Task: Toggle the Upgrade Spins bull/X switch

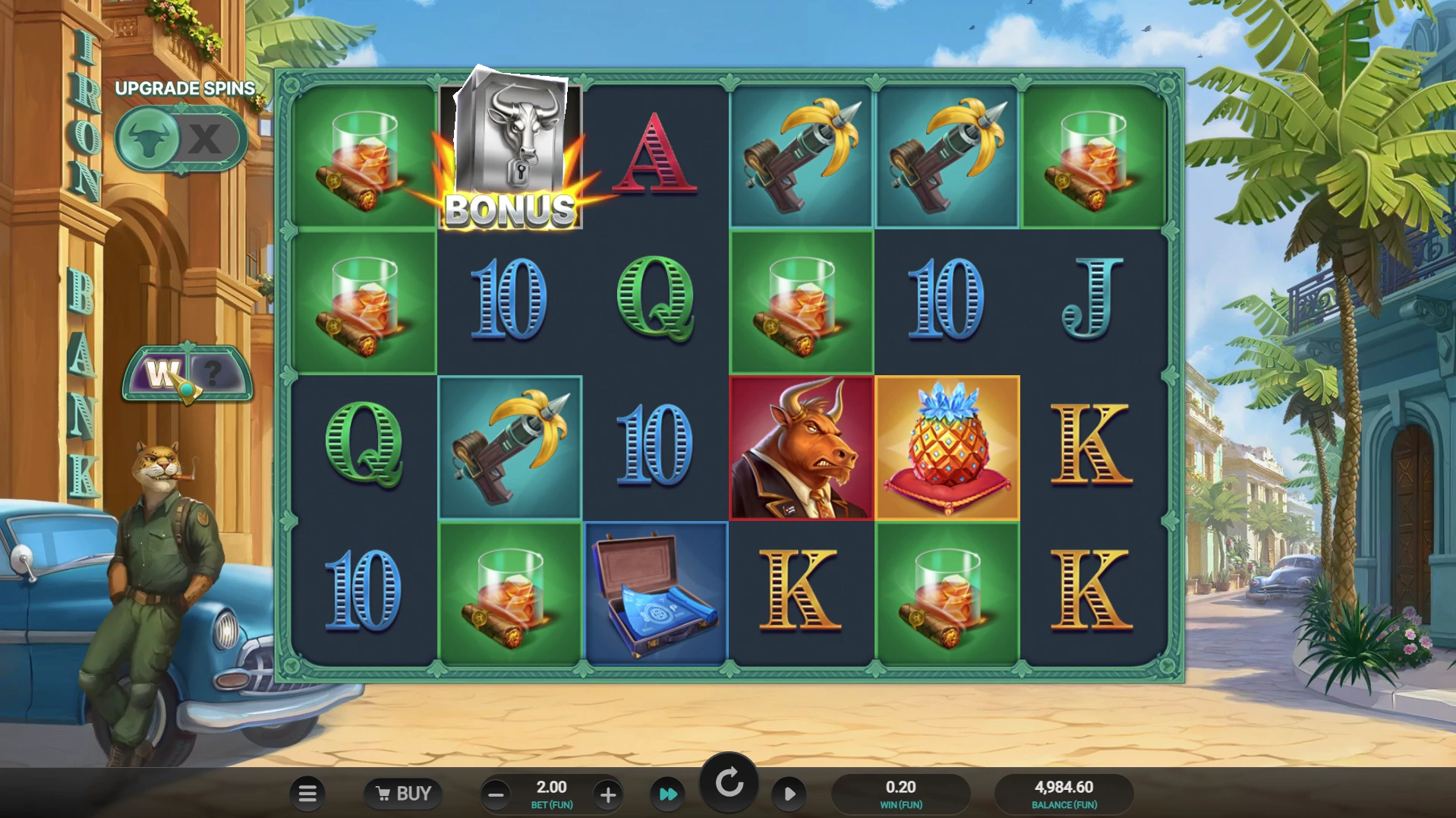Action: tap(180, 139)
